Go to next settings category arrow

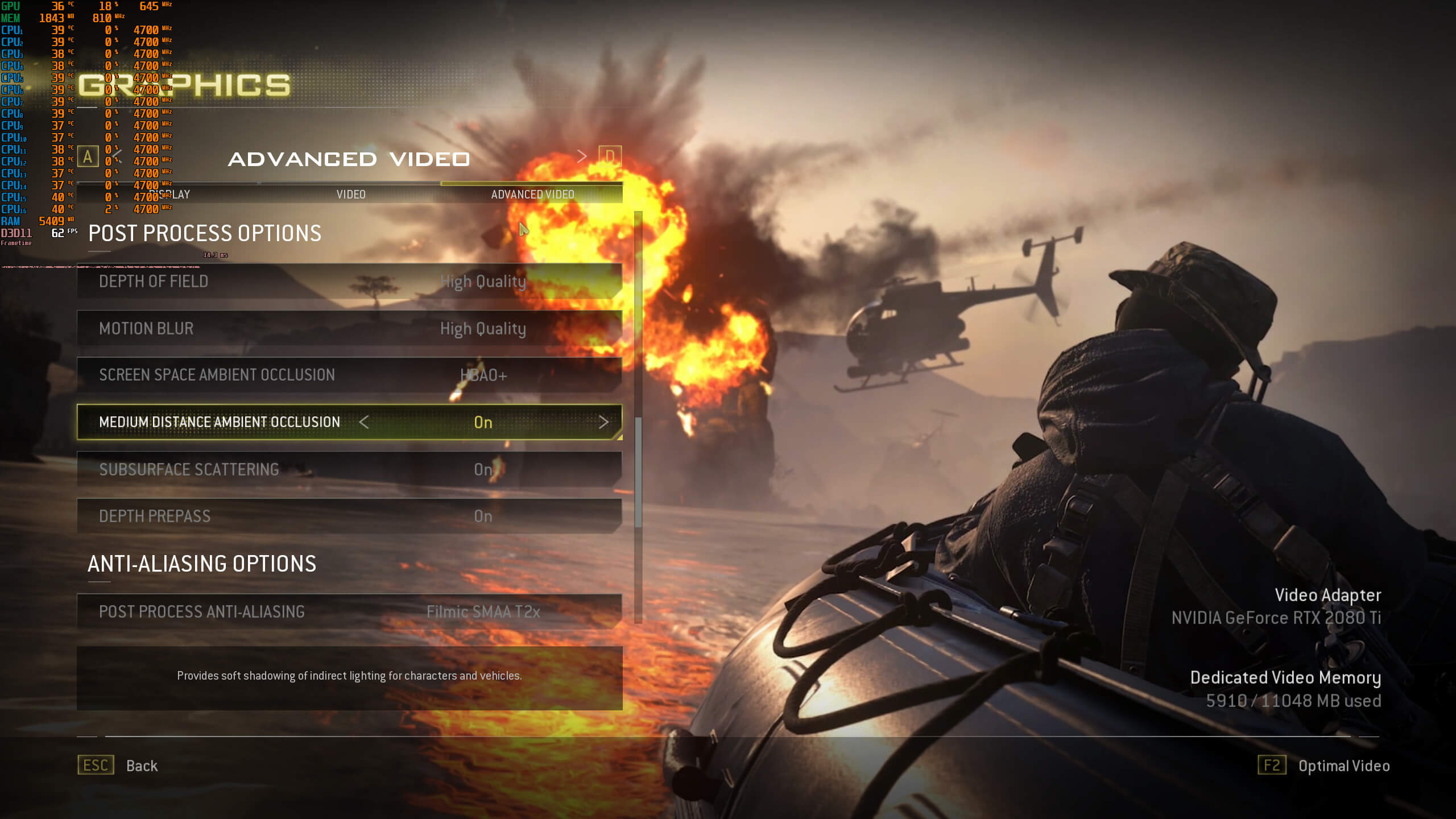click(581, 156)
